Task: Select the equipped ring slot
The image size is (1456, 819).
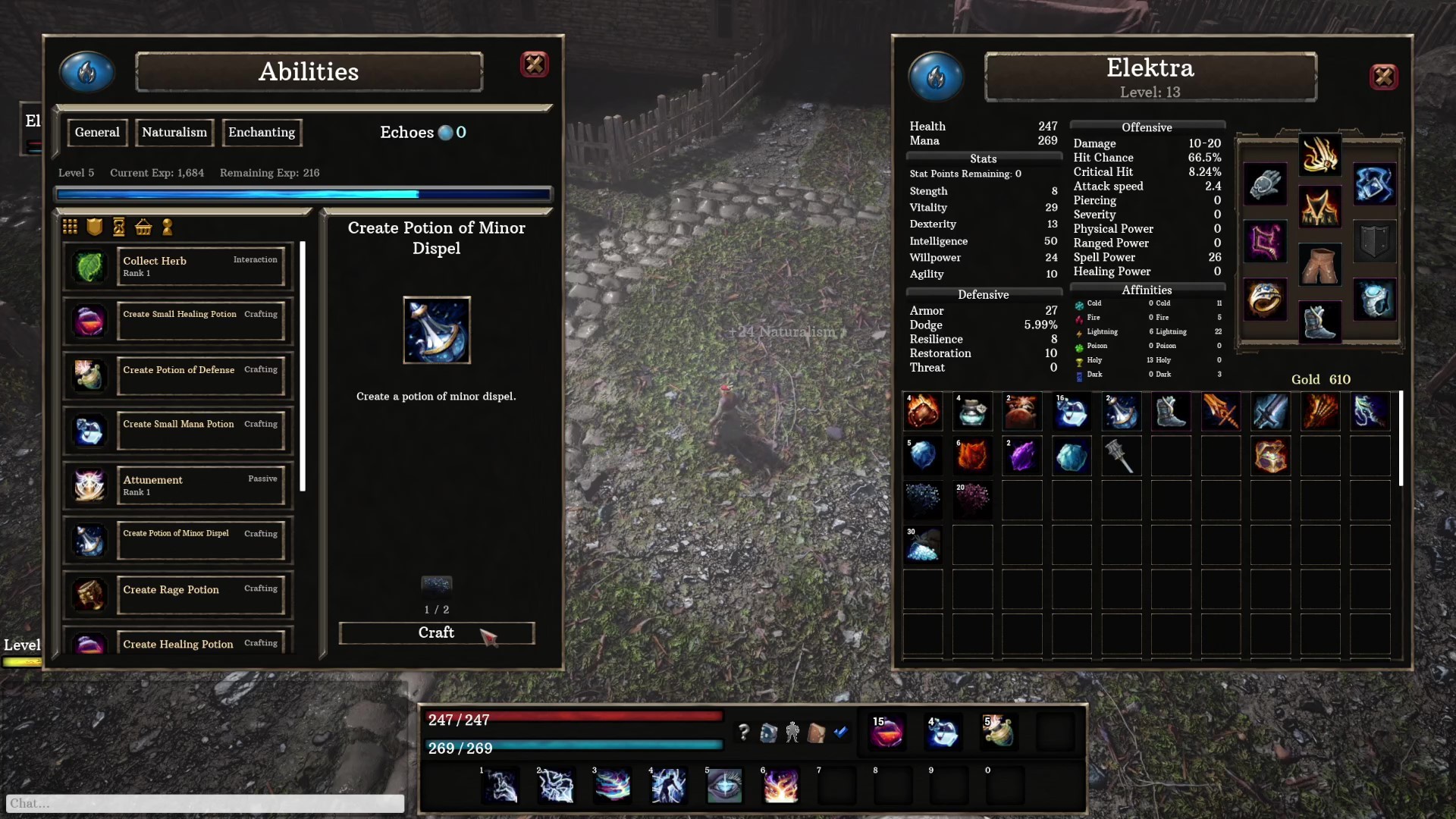Action: (1264, 299)
